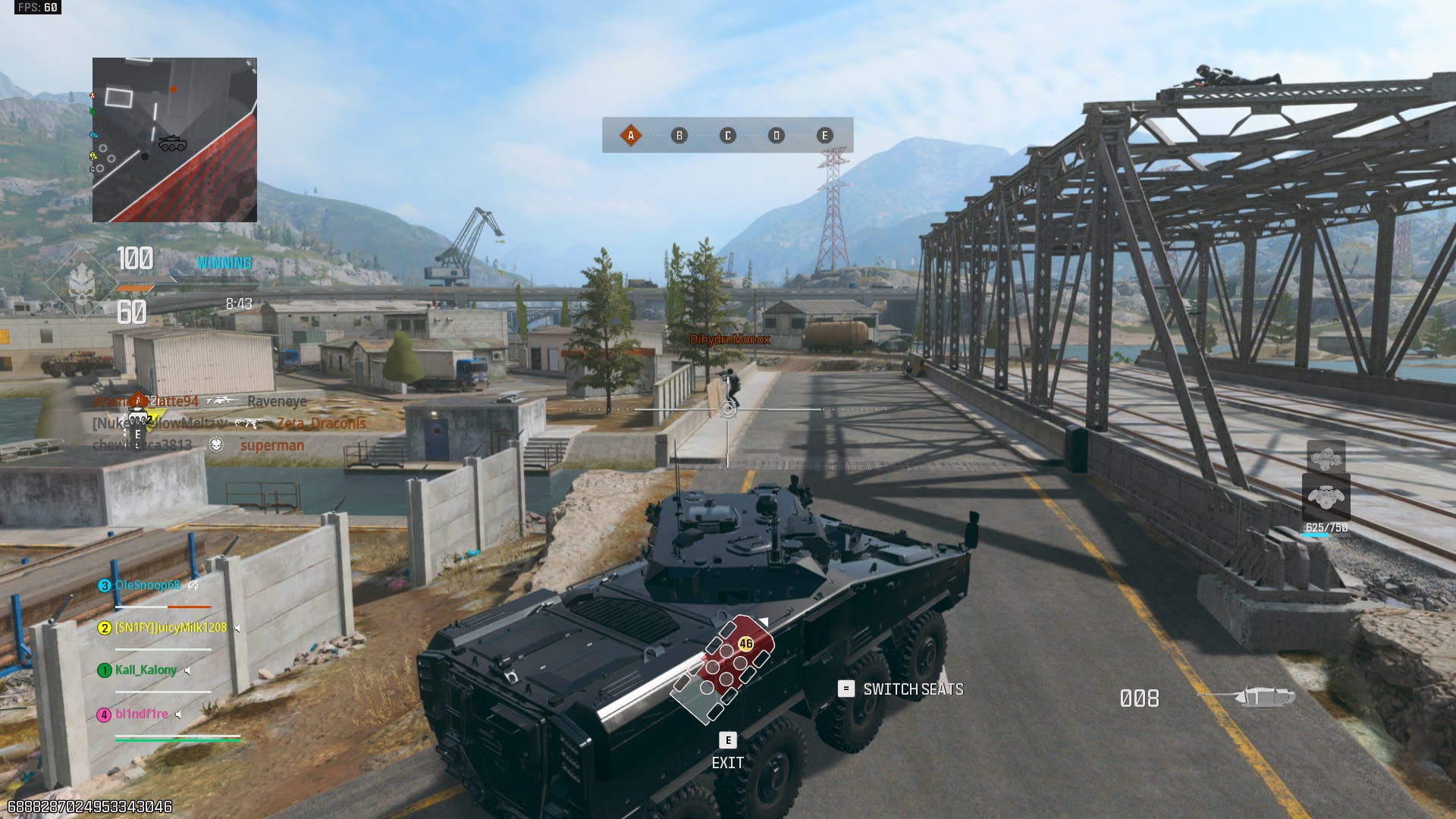Click the minimap in the corner
This screenshot has height=819, width=1456.
click(x=174, y=140)
